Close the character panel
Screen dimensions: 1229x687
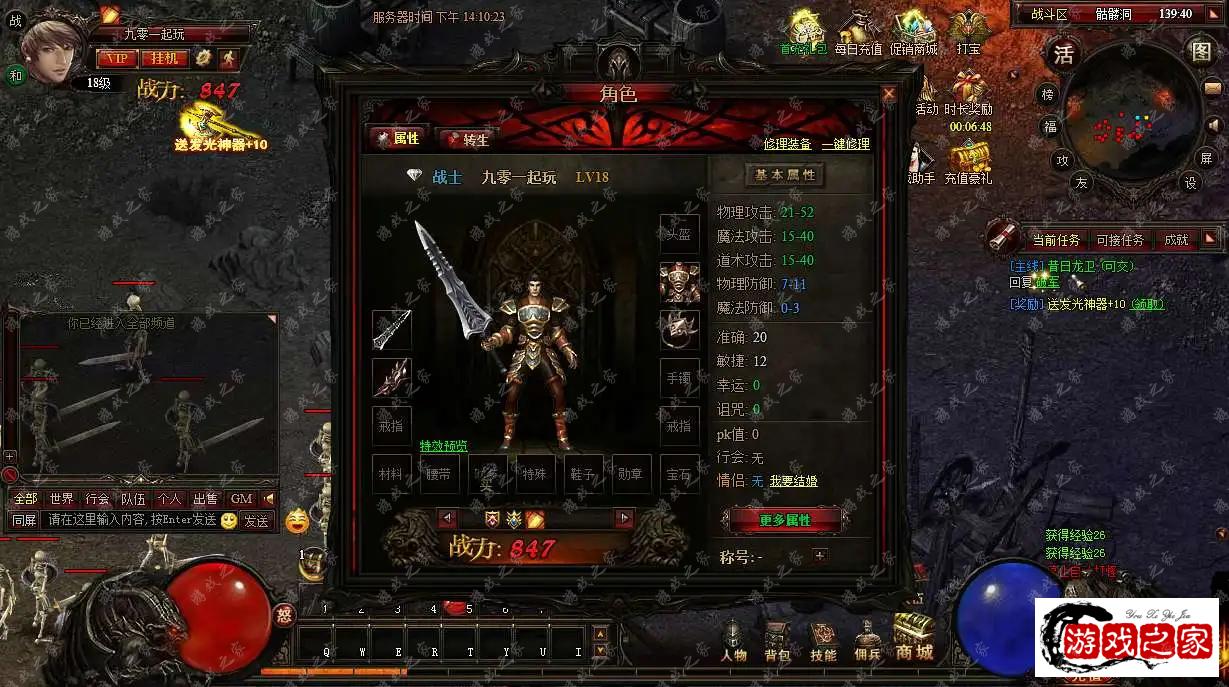click(x=888, y=94)
